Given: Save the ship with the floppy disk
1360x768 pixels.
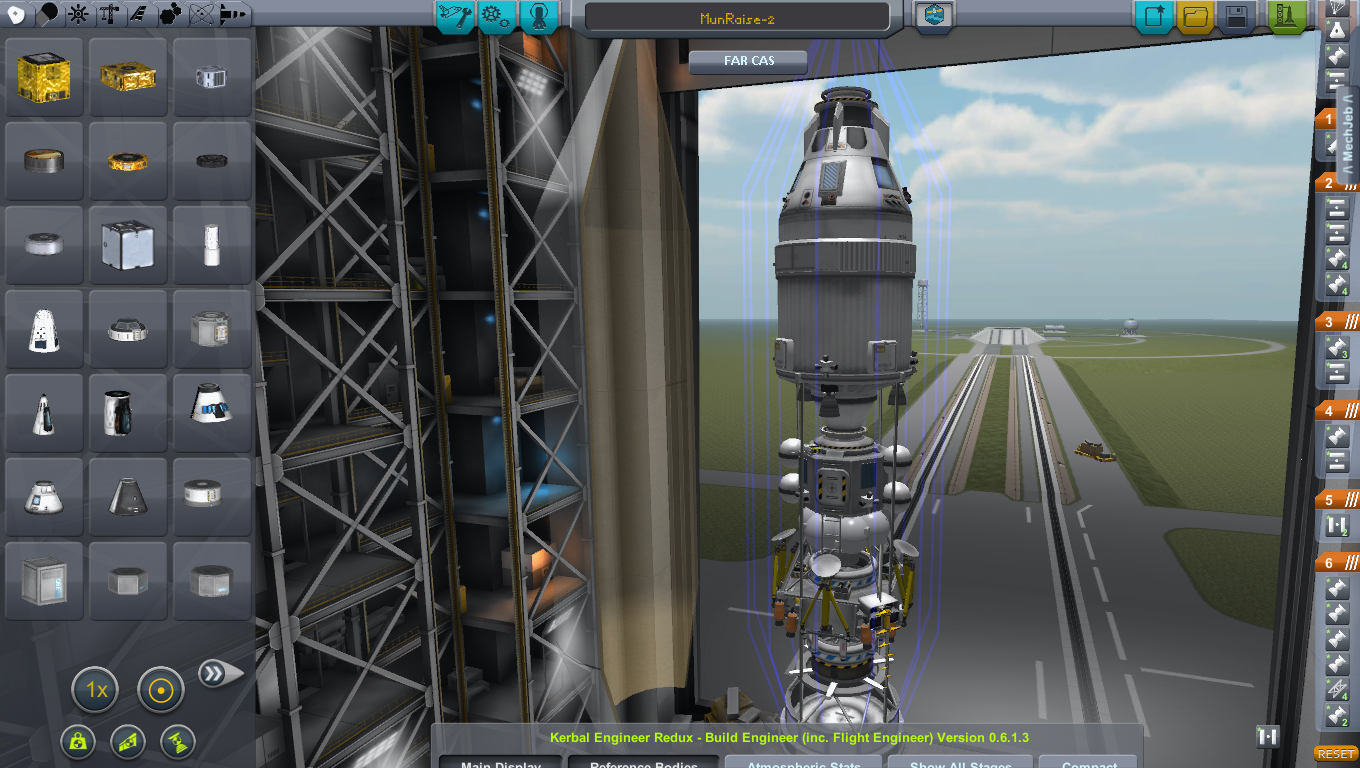Looking at the screenshot, I should click(x=1236, y=16).
